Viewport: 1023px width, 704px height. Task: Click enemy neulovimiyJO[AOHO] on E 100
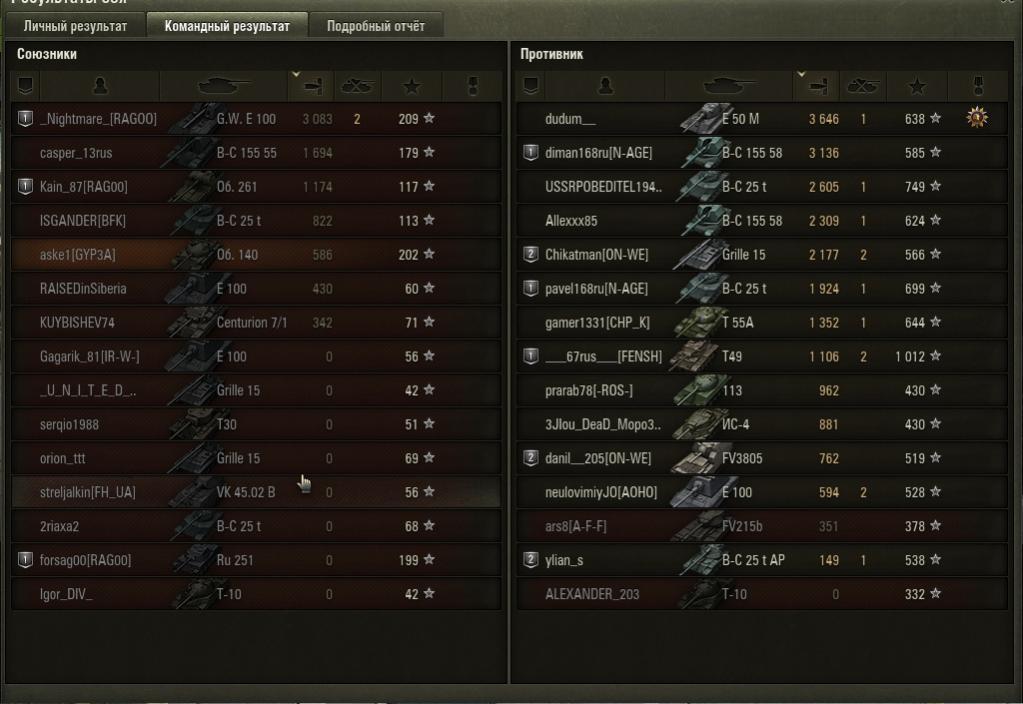click(x=599, y=492)
